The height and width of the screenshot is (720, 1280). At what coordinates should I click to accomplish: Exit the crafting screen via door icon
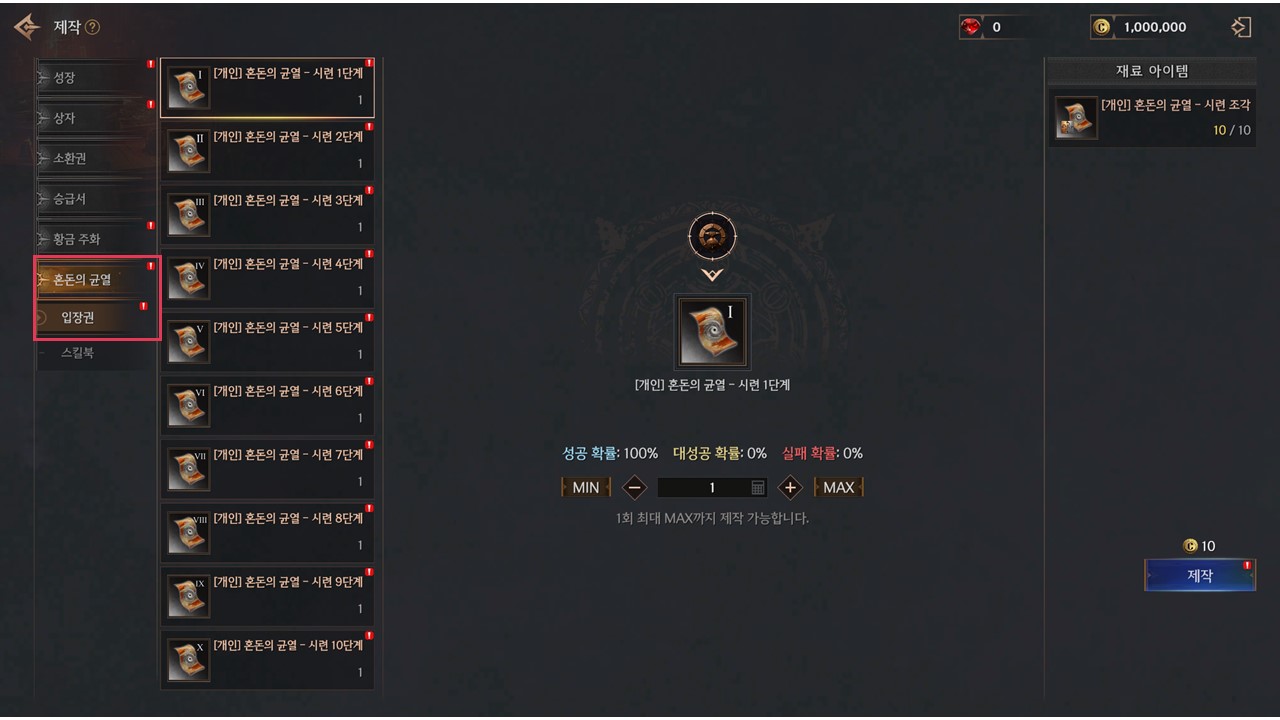1241,27
